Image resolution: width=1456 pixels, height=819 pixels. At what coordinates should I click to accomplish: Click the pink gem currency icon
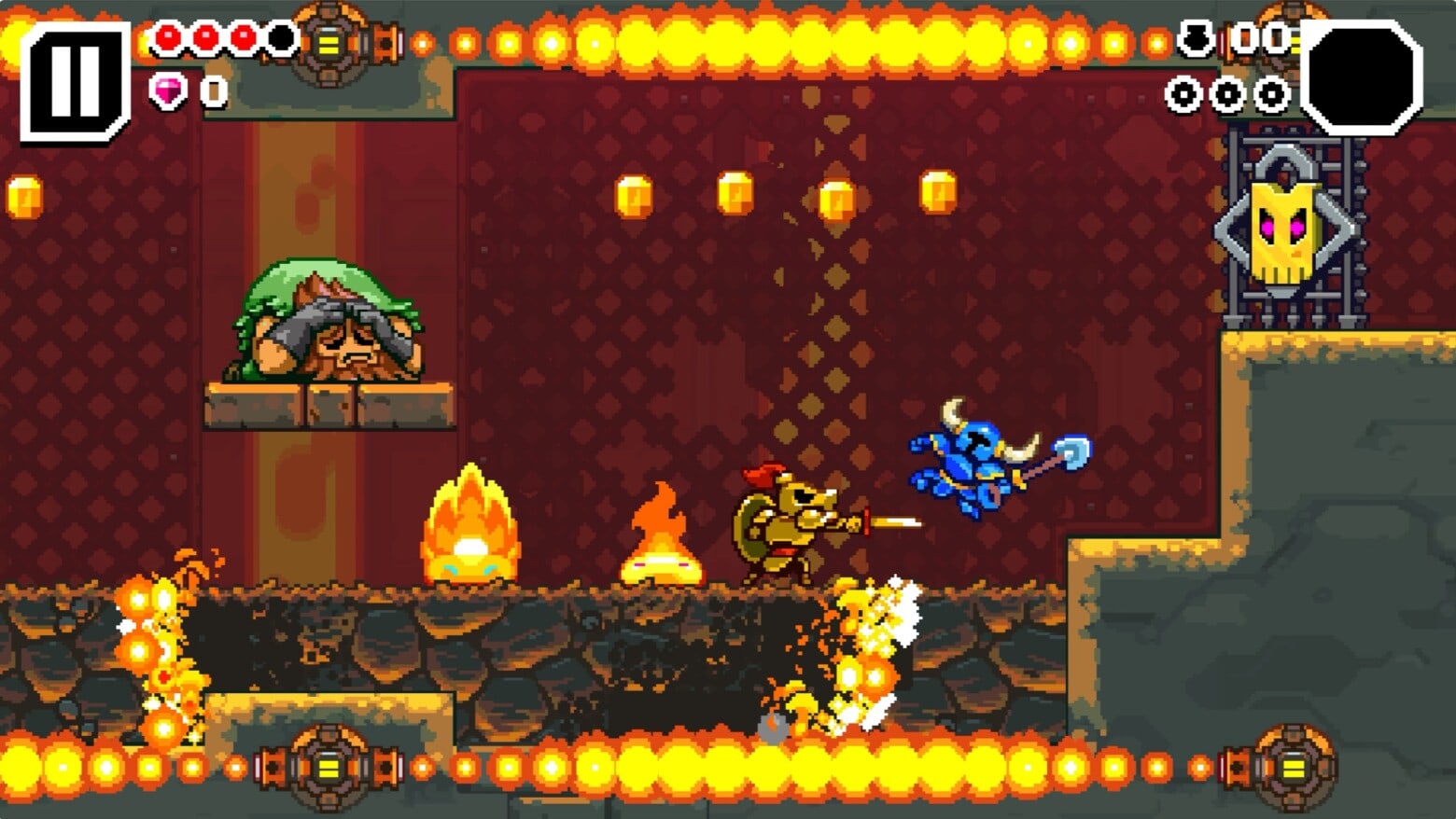coord(170,90)
